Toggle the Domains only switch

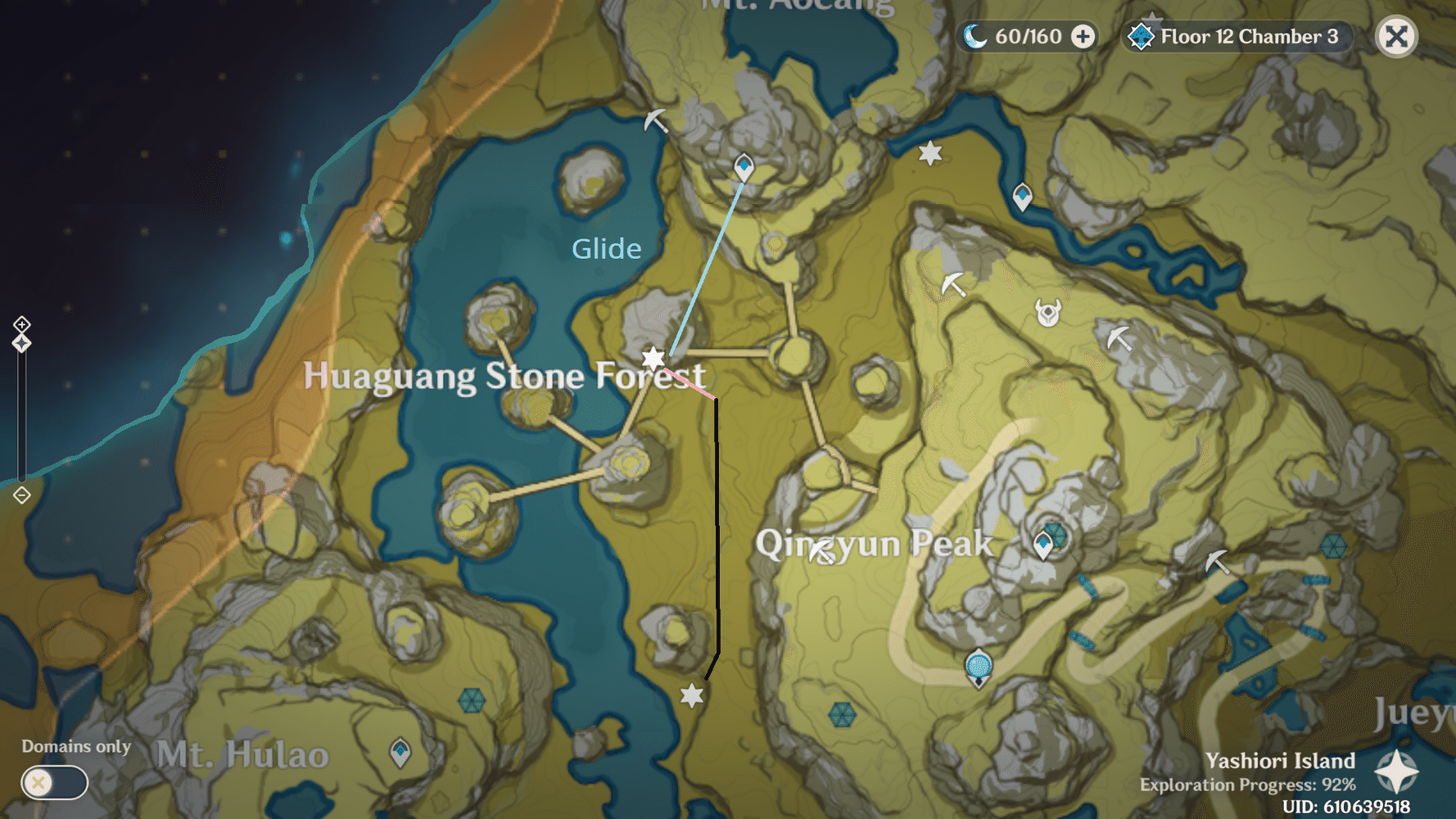53,783
